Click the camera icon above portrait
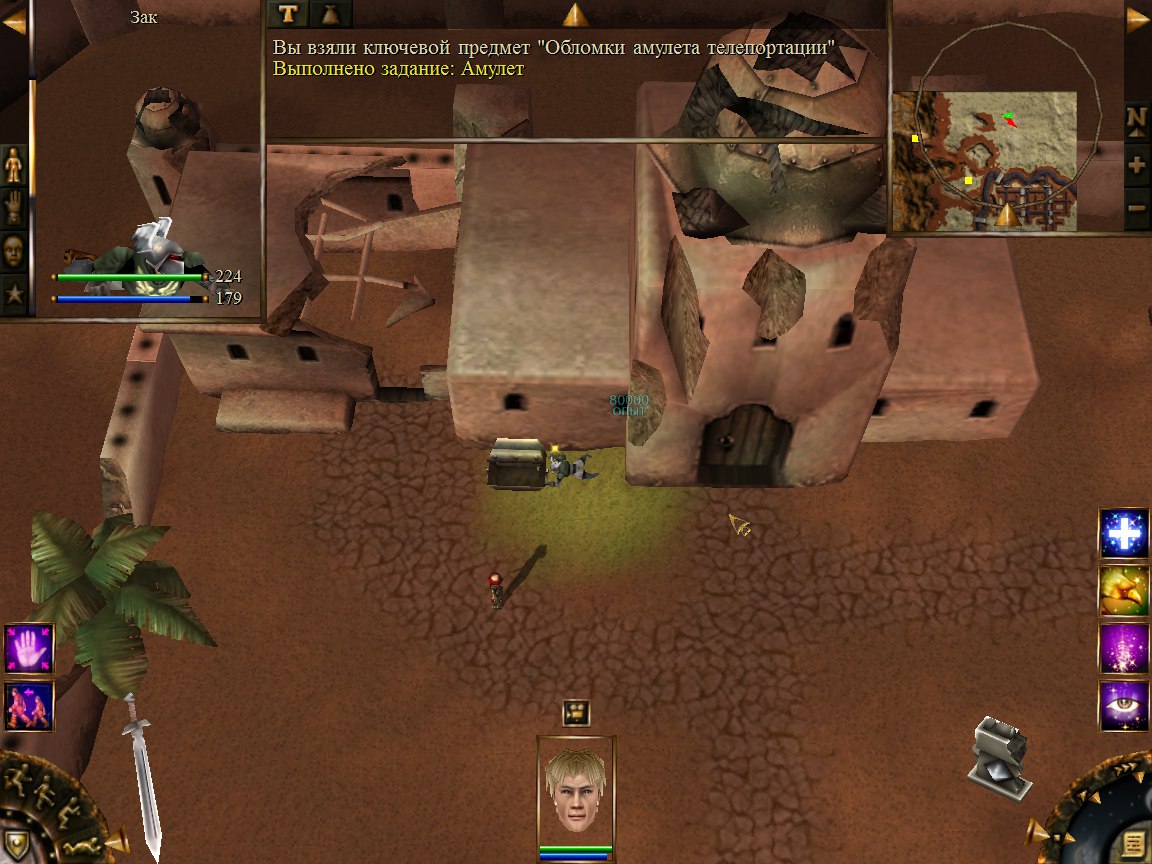 click(x=575, y=712)
